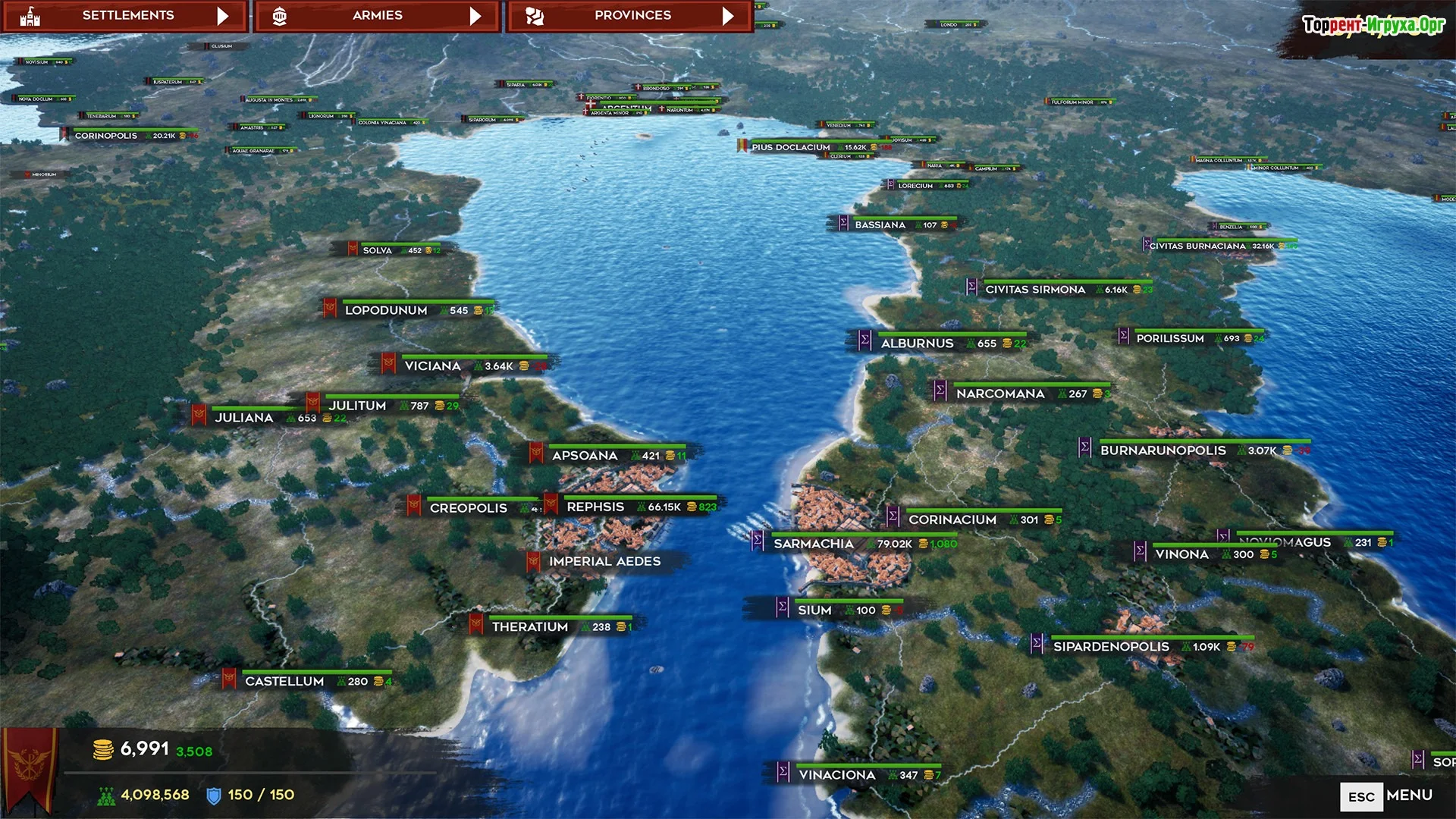Choose the Pius Doclacium settlement label
This screenshot has width=1456, height=819.
point(791,148)
